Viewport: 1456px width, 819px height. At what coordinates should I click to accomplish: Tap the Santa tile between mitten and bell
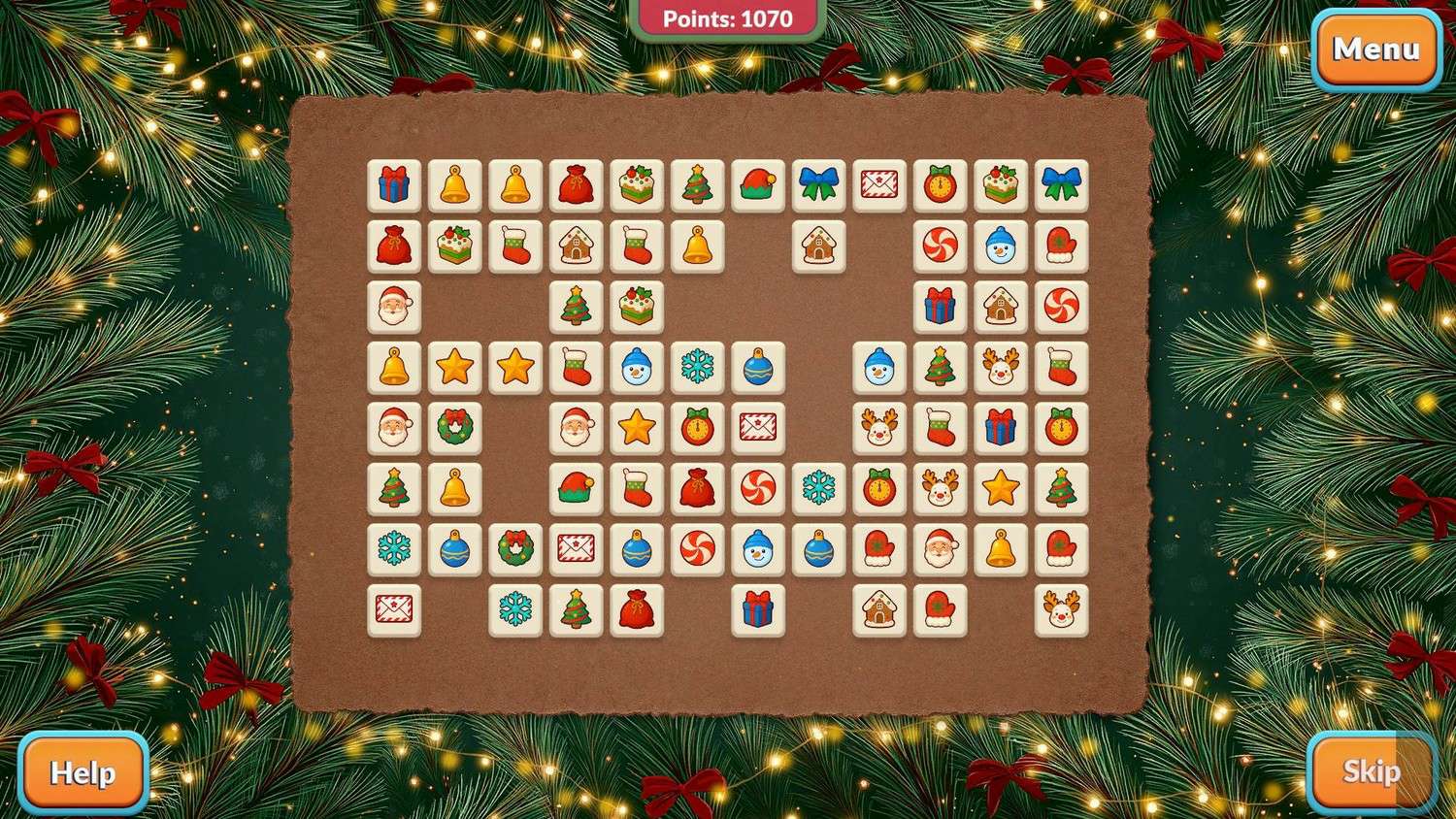(940, 549)
